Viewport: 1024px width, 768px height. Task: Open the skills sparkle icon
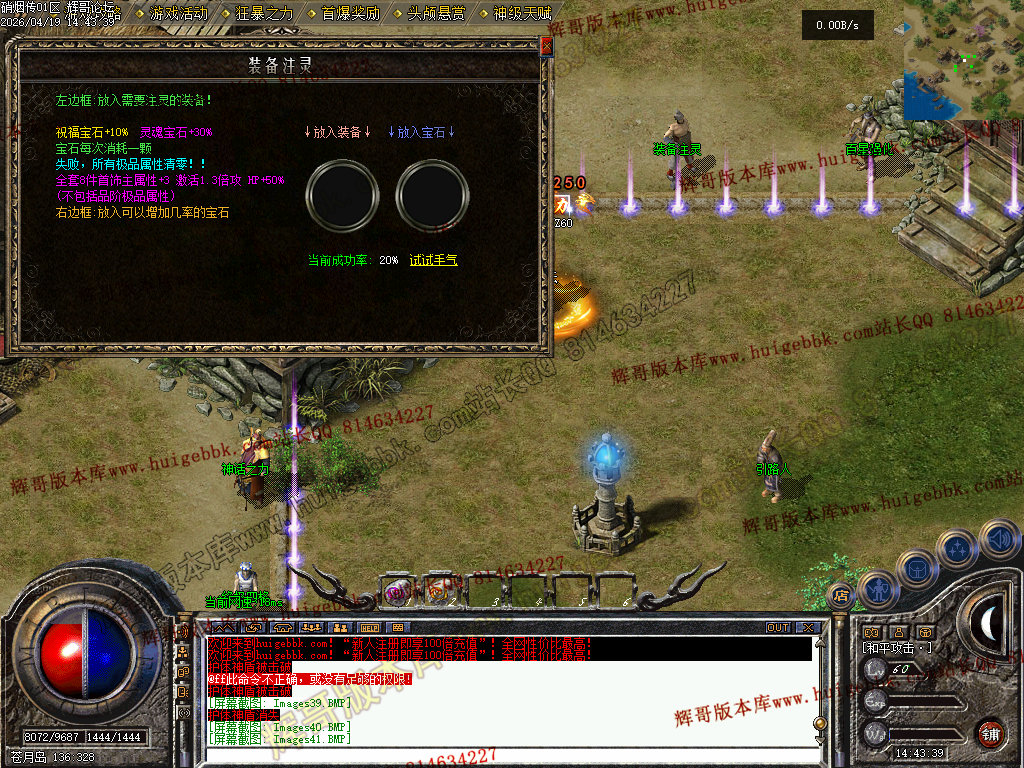[960, 549]
